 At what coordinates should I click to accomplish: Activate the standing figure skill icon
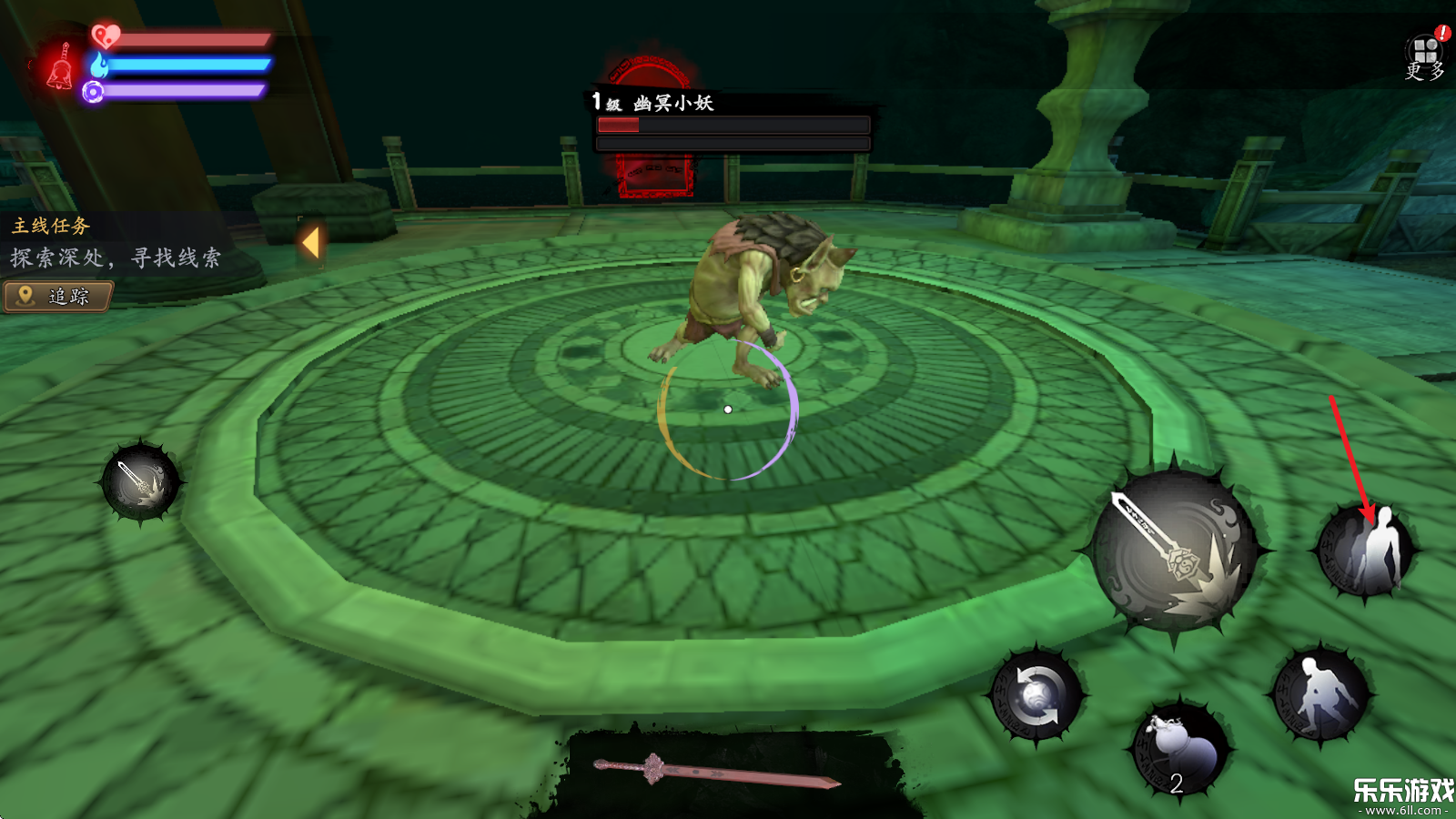point(1366,551)
